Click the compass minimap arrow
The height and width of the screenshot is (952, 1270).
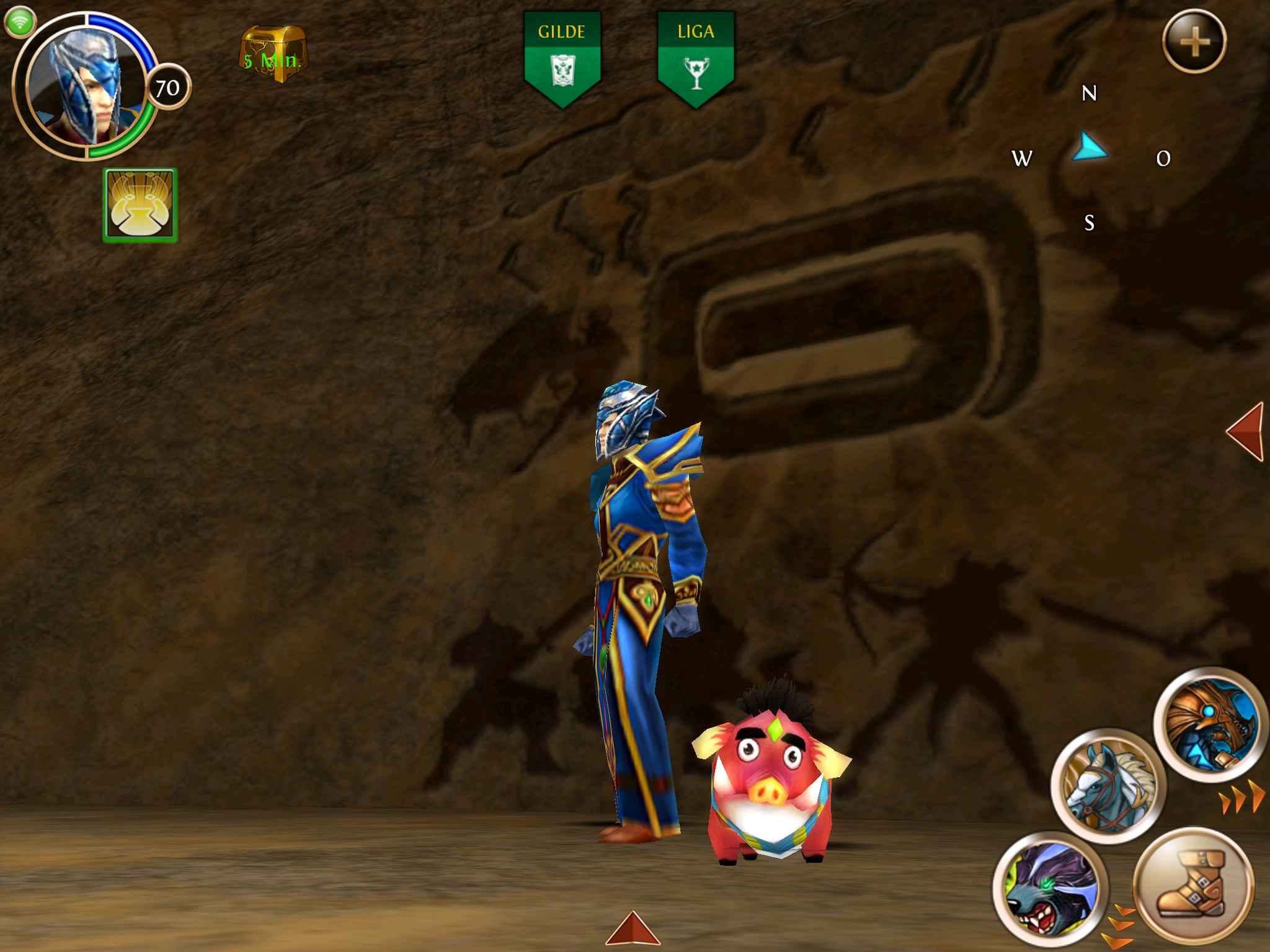(x=1090, y=149)
